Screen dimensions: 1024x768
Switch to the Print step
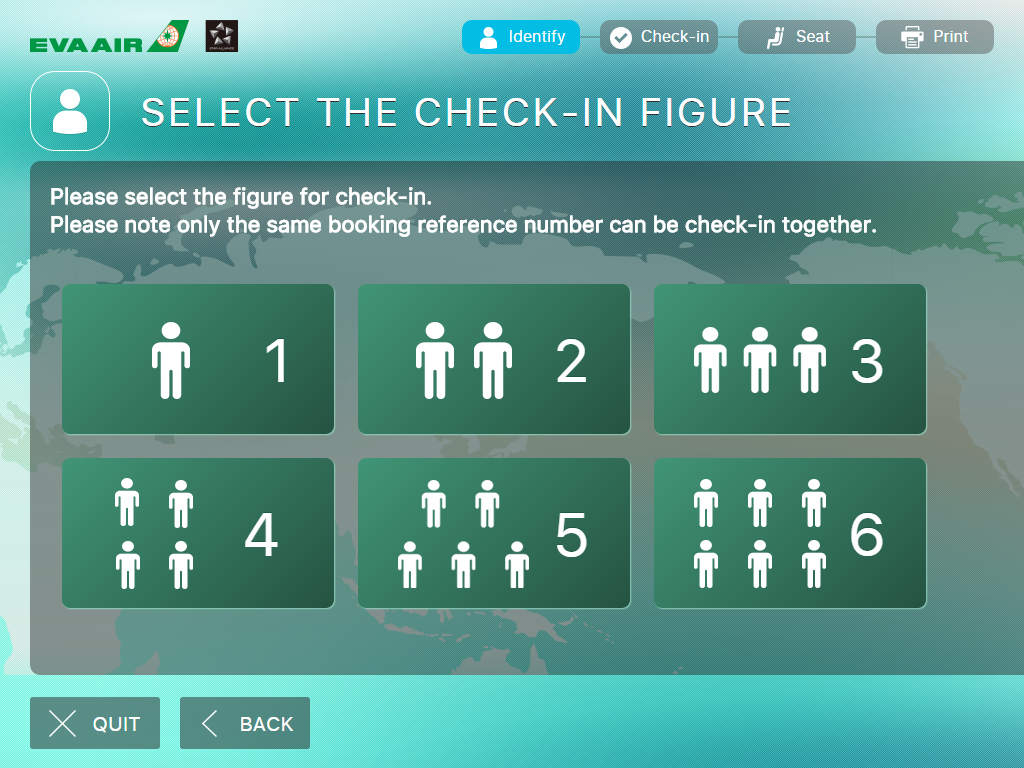[x=935, y=37]
